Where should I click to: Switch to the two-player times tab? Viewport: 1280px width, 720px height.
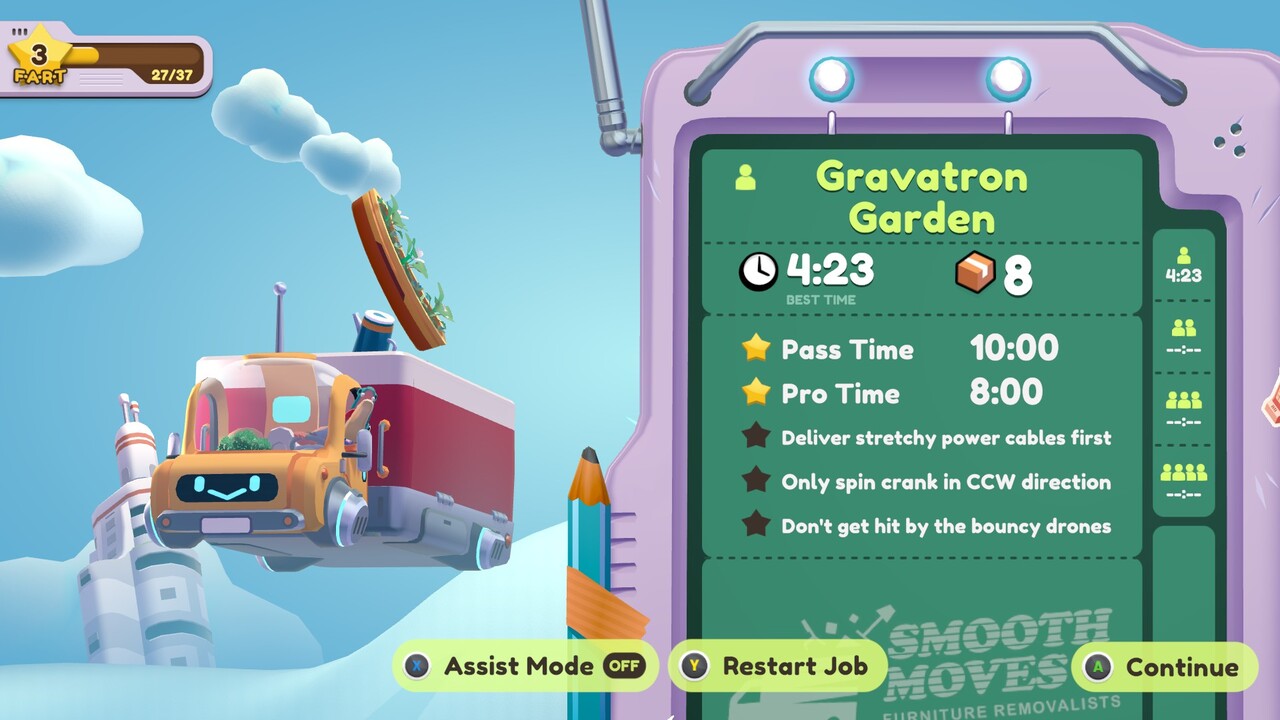point(1183,338)
